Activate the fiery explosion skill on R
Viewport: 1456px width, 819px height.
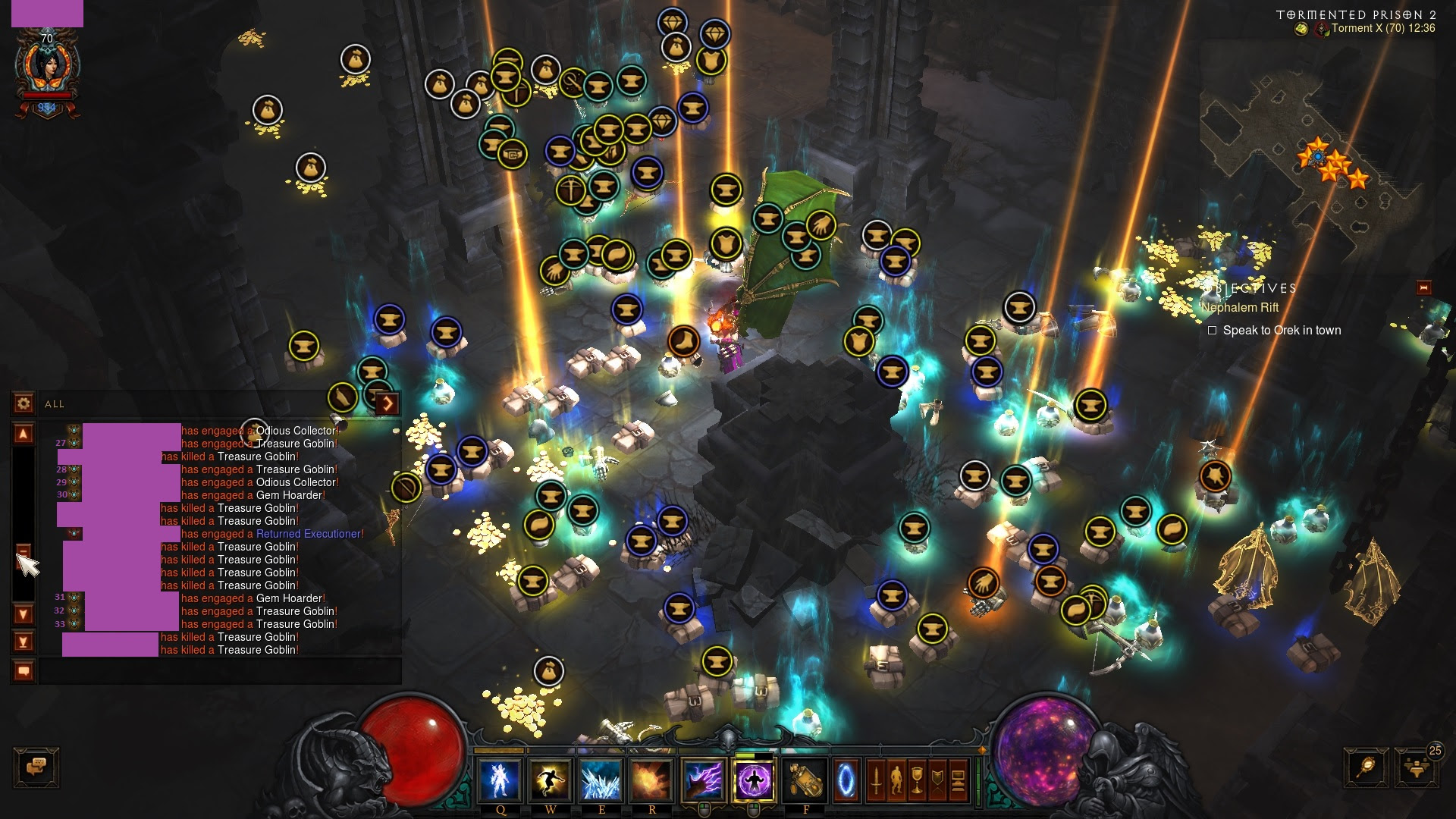(652, 780)
